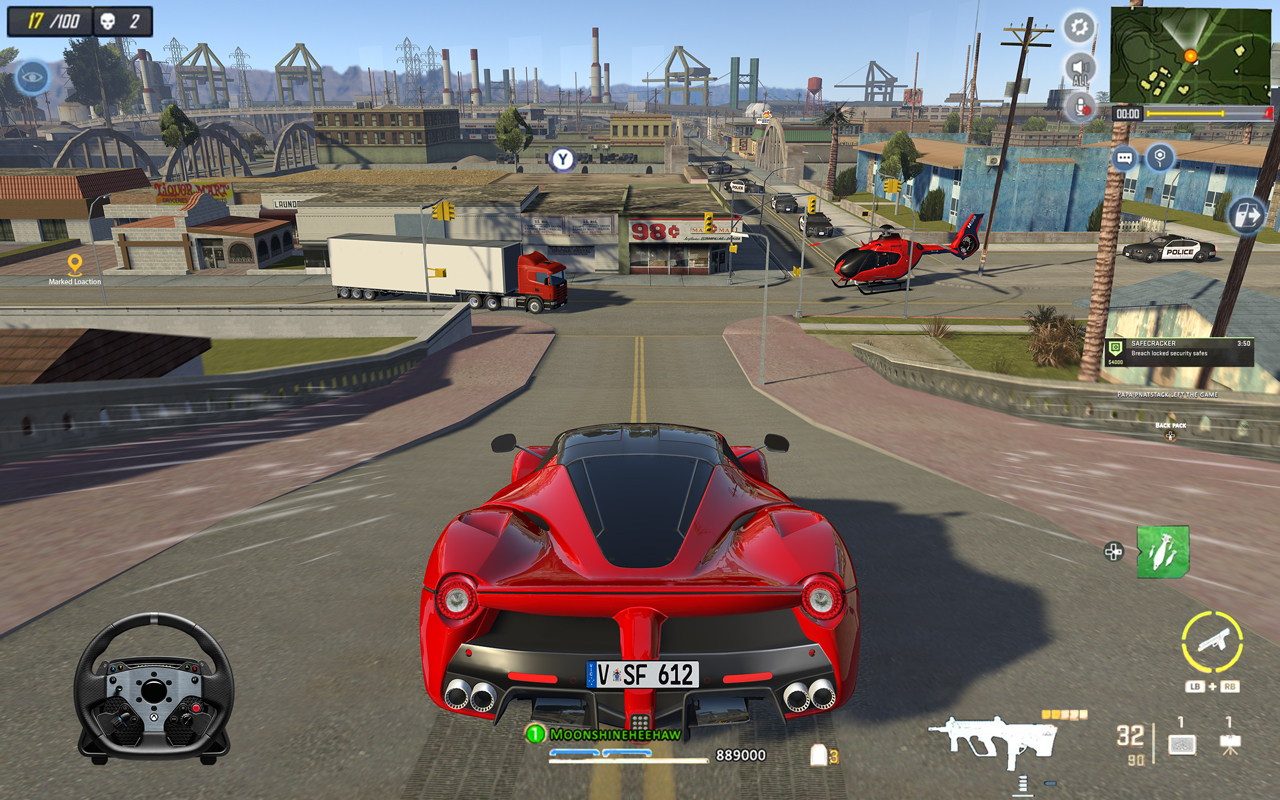Open the minimap
The height and width of the screenshot is (800, 1280).
tap(1190, 56)
